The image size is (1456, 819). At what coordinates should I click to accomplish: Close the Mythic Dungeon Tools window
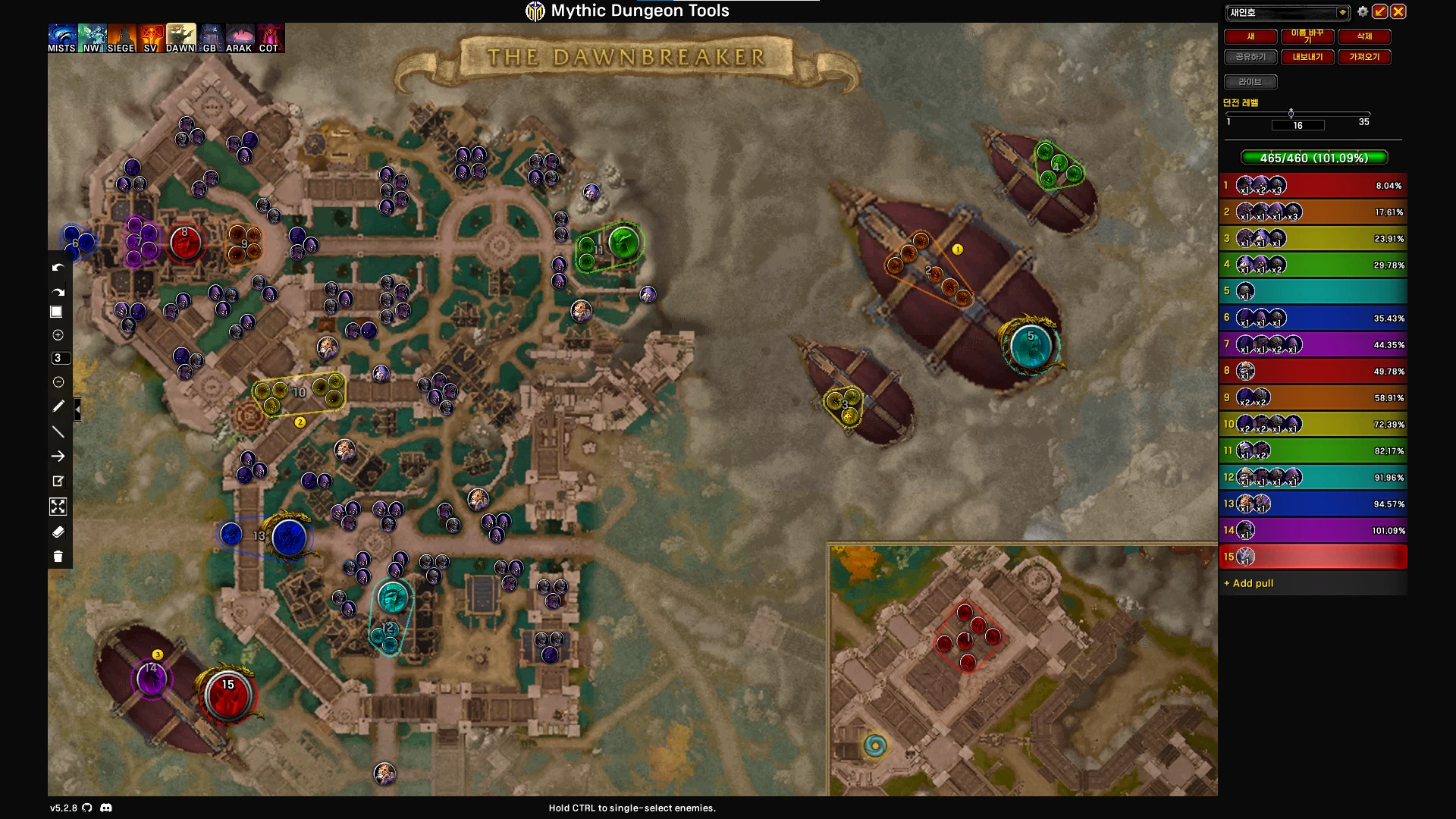click(1398, 12)
